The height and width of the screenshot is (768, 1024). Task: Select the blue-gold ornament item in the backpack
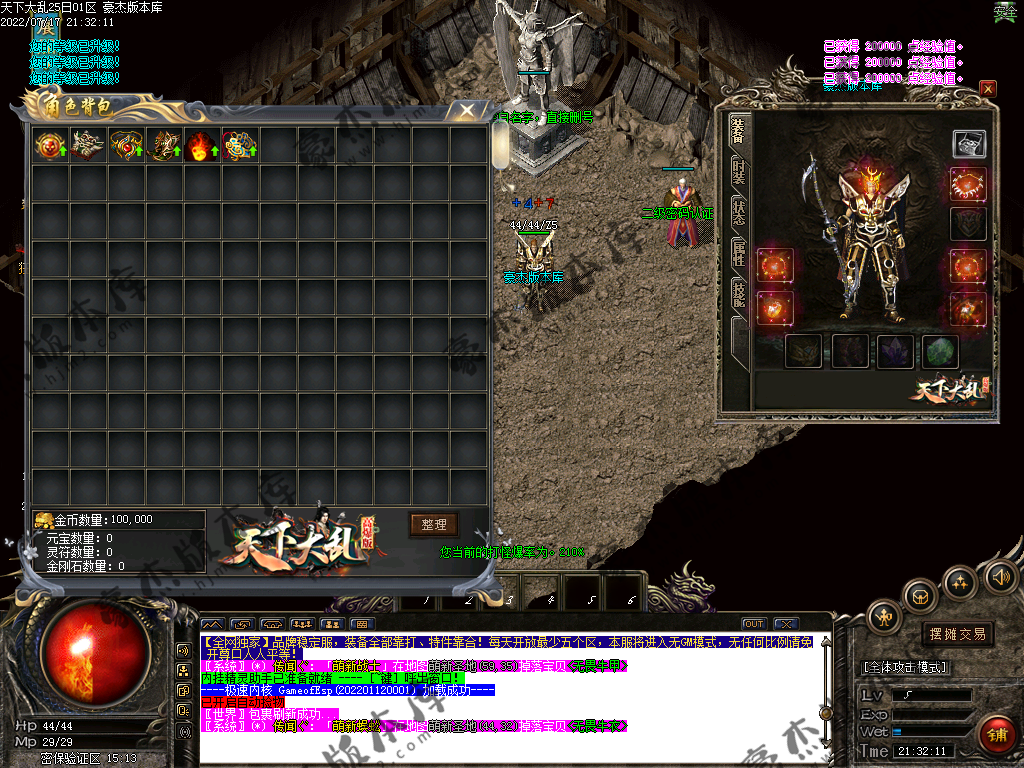[240, 145]
